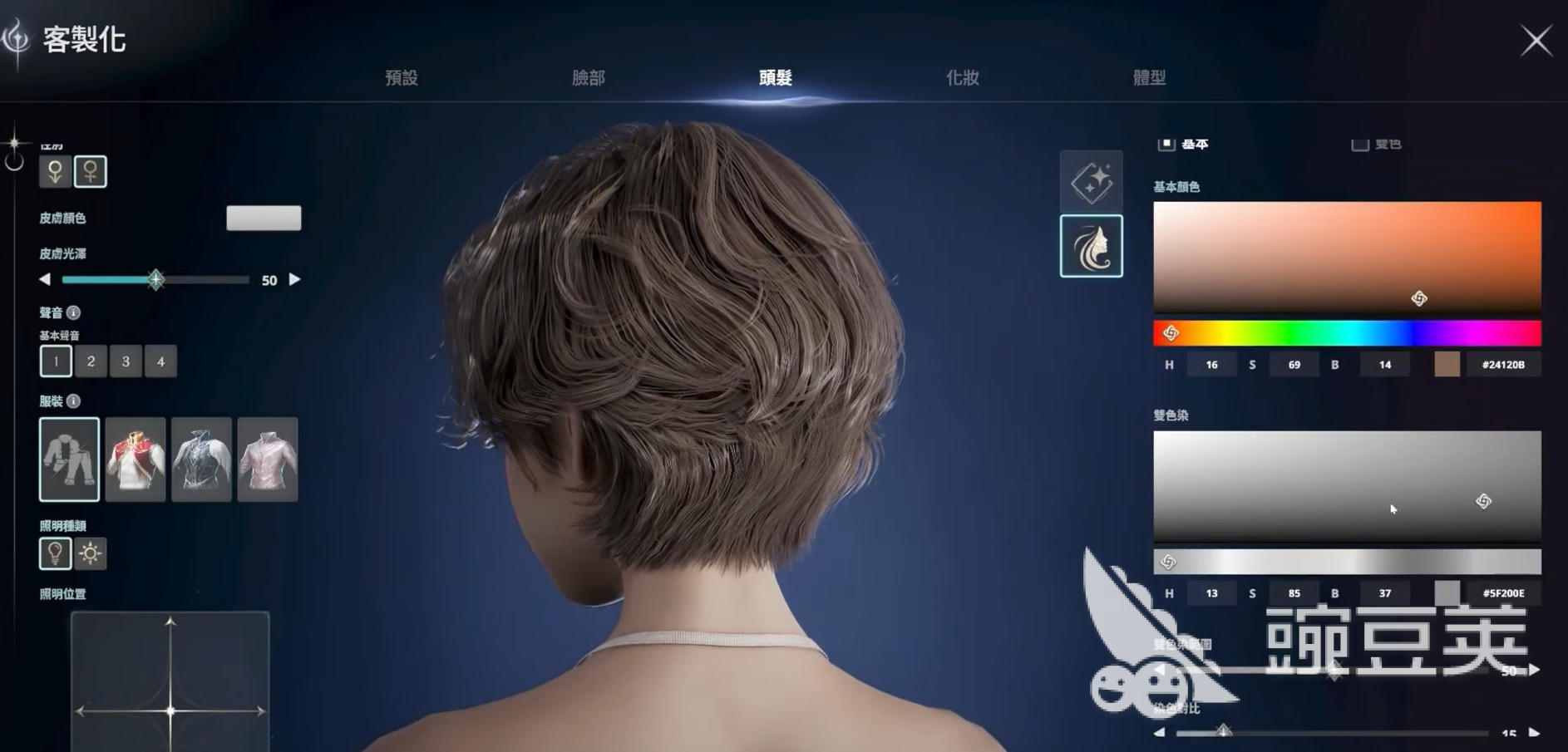
Task: Select the red outfit thumbnail
Action: [136, 460]
